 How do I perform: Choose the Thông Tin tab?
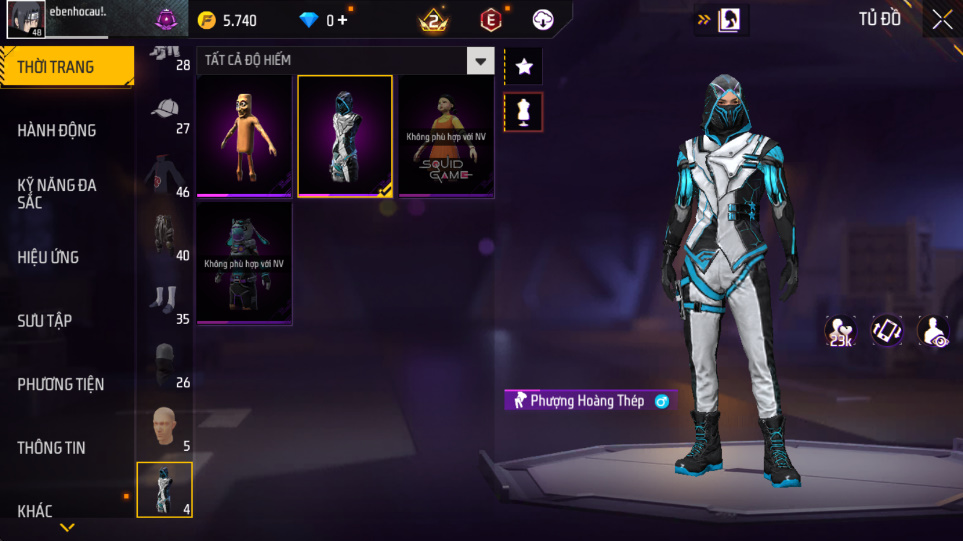(51, 447)
